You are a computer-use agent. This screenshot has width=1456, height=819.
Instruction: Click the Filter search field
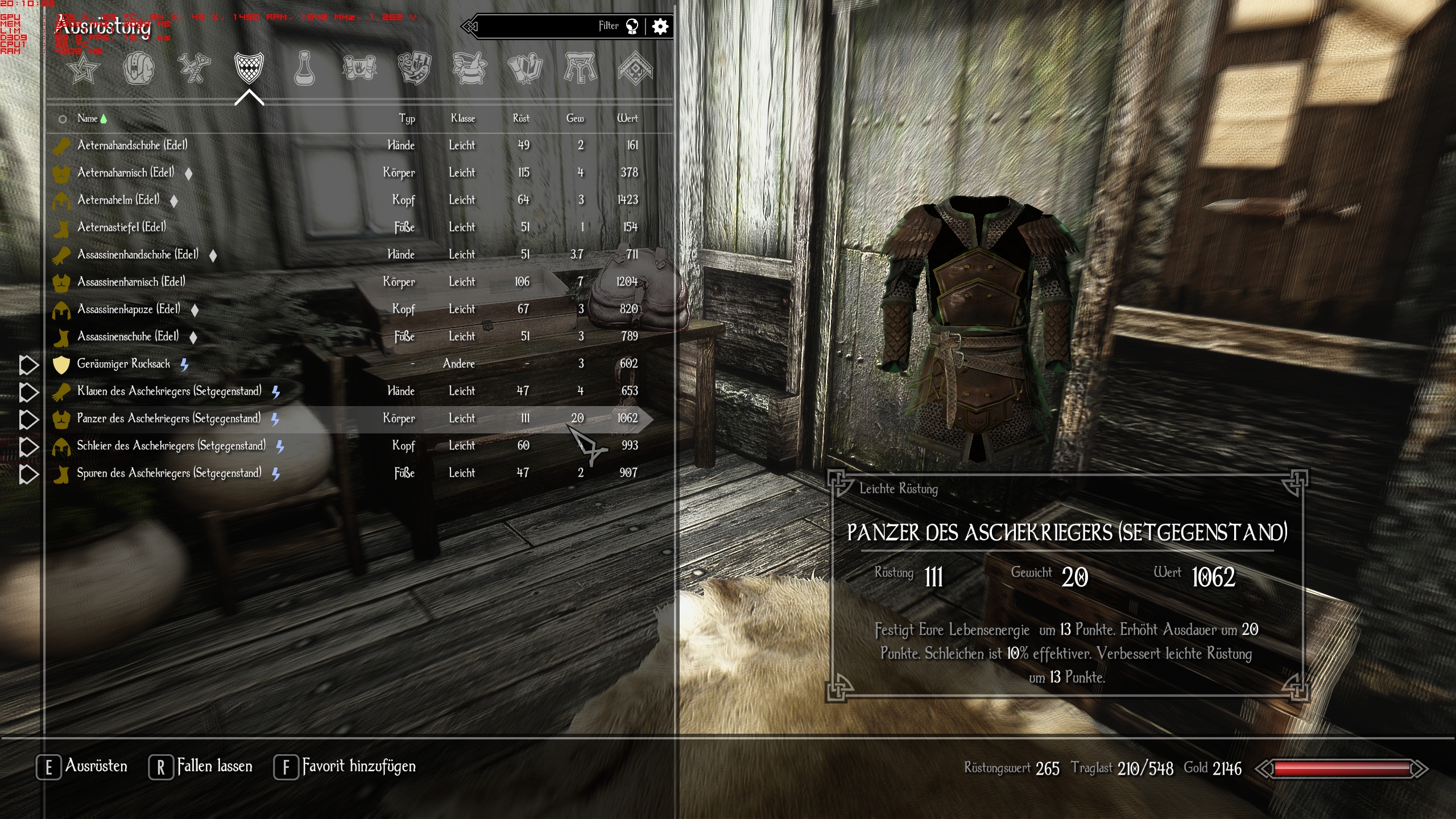pos(540,26)
